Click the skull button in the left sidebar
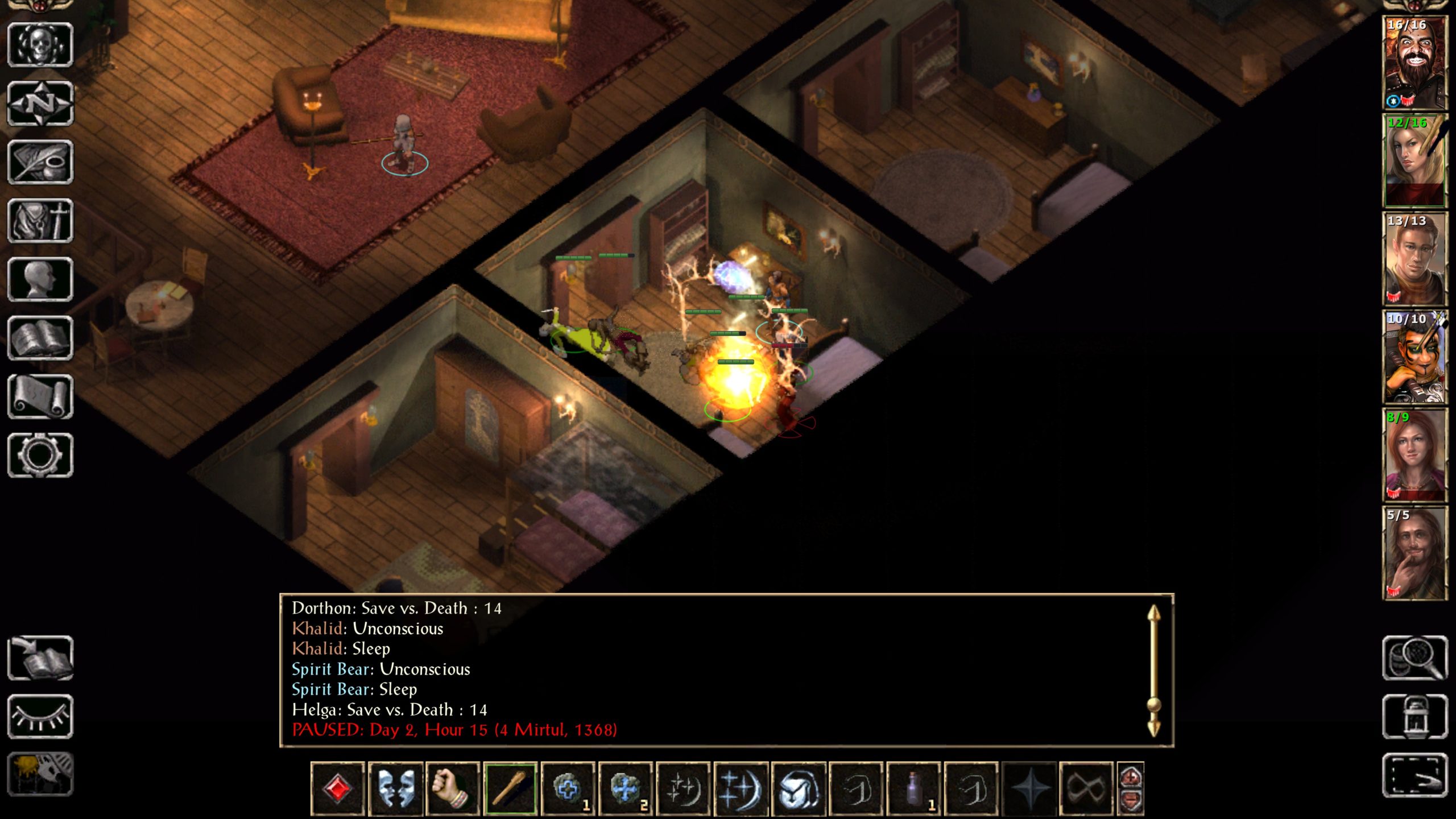This screenshot has width=1456, height=819. [x=40, y=45]
